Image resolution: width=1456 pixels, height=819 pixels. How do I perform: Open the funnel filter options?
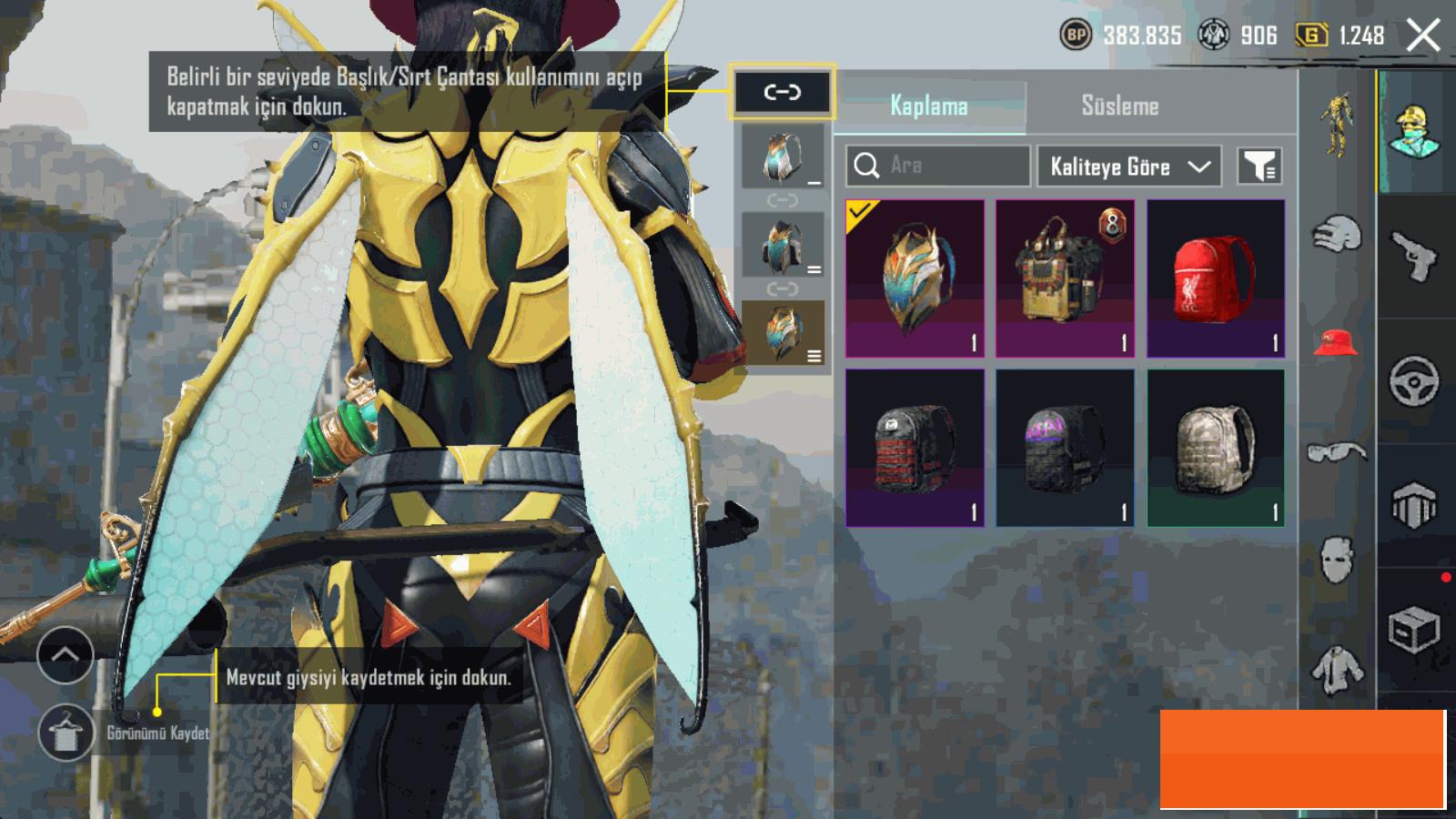pyautogui.click(x=1259, y=167)
